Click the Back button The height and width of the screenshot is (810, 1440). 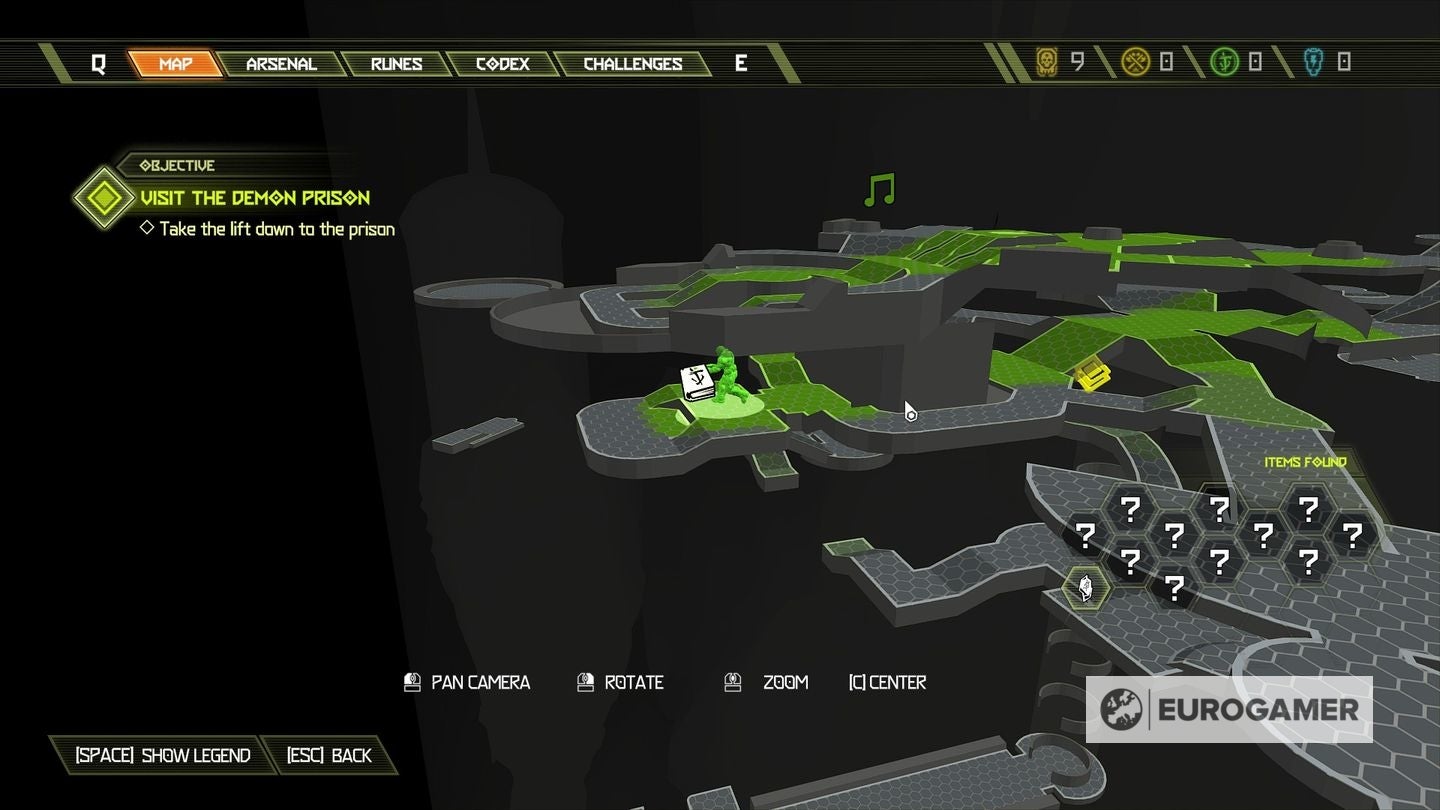[x=329, y=755]
